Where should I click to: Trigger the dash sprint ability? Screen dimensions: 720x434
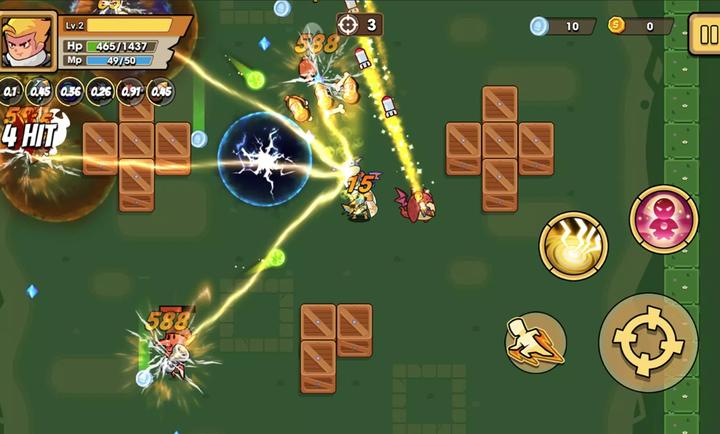coord(536,342)
